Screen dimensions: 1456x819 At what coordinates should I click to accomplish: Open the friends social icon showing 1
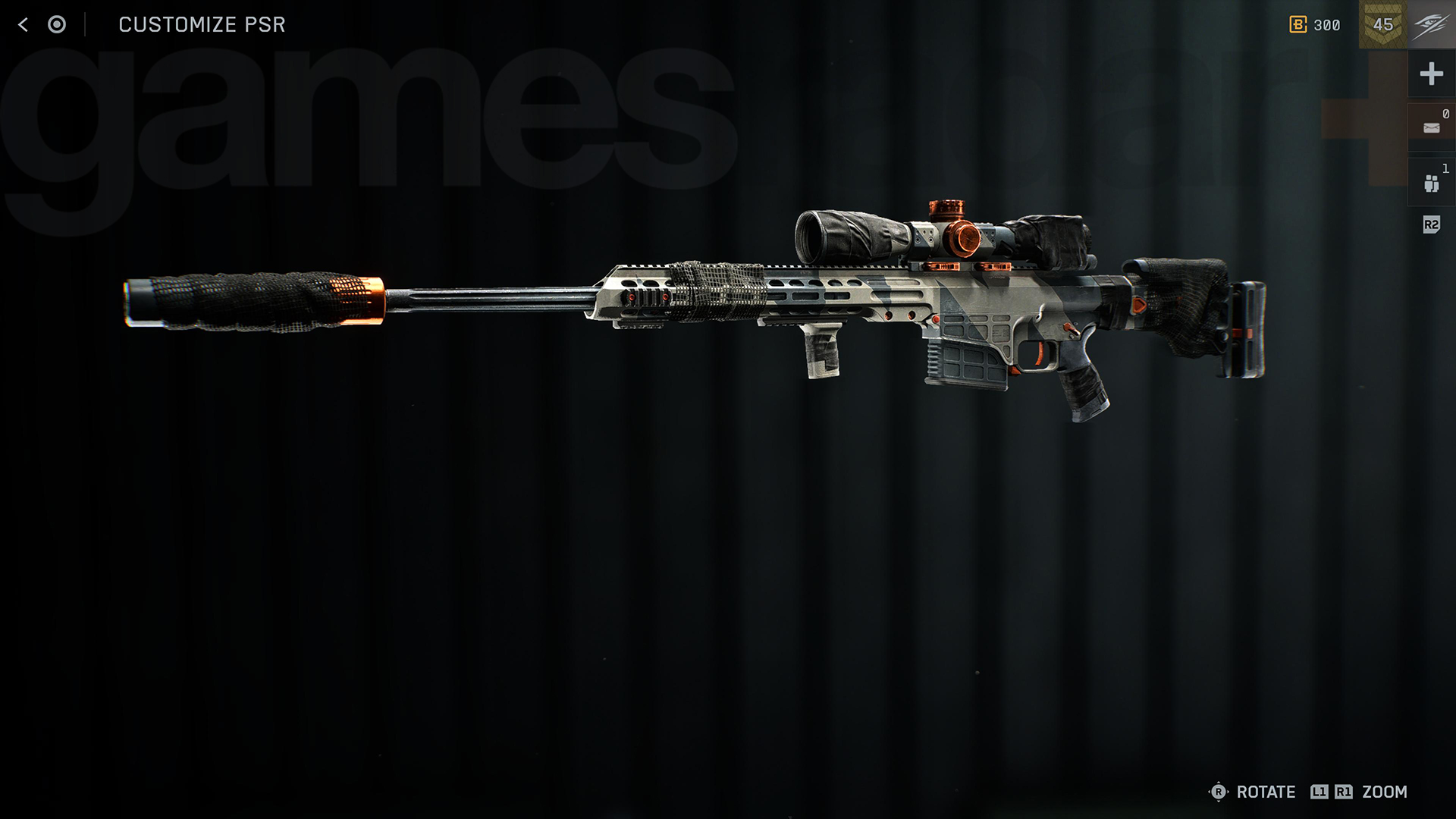coord(1432,182)
